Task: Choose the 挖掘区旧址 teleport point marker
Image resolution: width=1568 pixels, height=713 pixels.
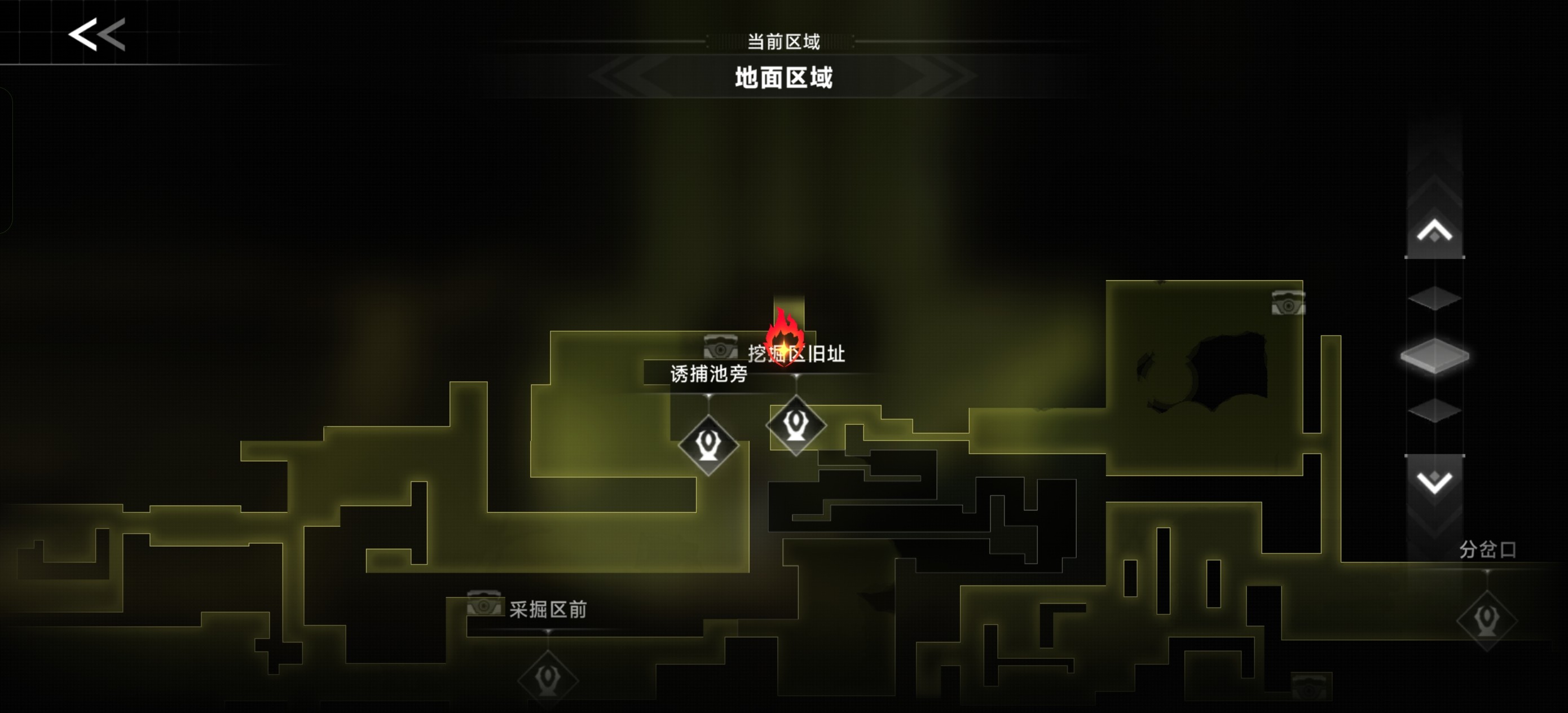Action: tap(796, 424)
